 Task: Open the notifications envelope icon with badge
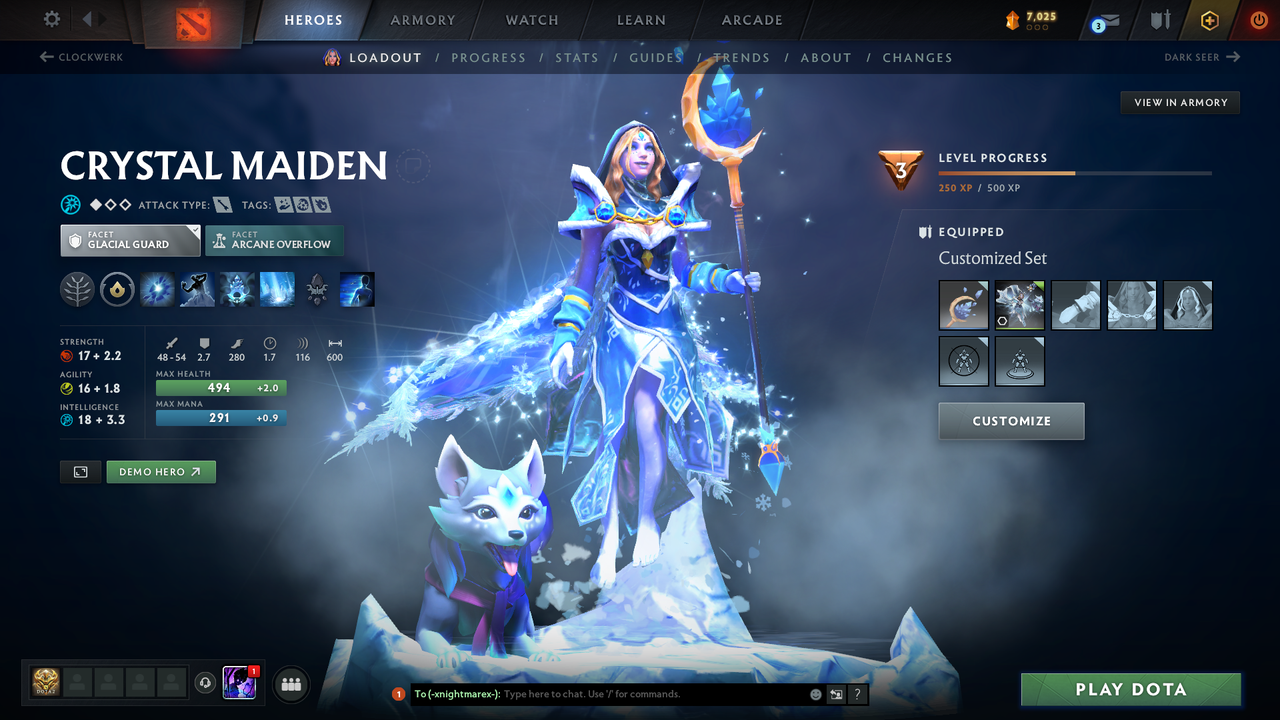click(x=1104, y=19)
